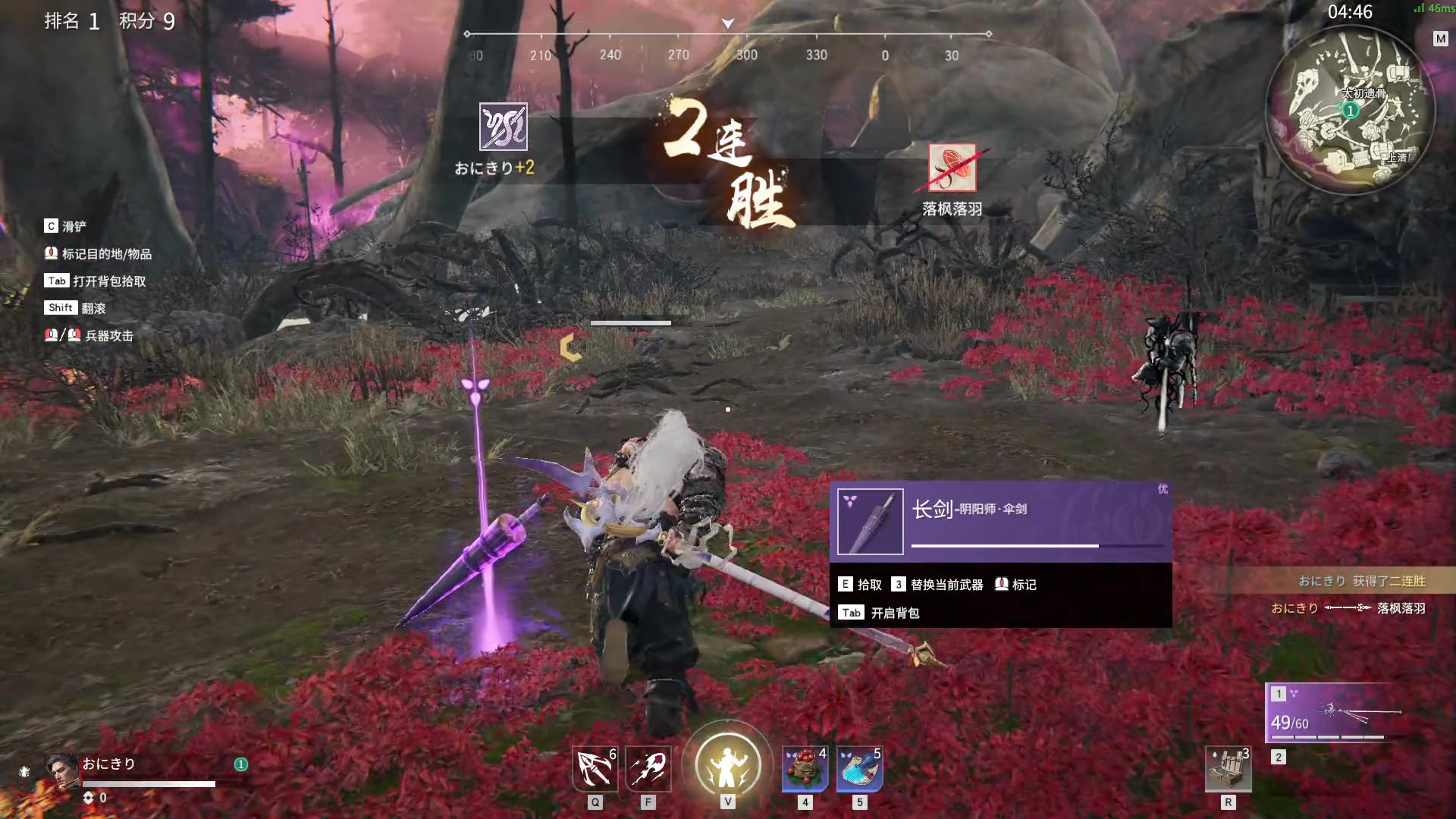The height and width of the screenshot is (819, 1456).
Task: Click the crossed-out 落枫落羽 victim emblem
Action: tap(952, 168)
